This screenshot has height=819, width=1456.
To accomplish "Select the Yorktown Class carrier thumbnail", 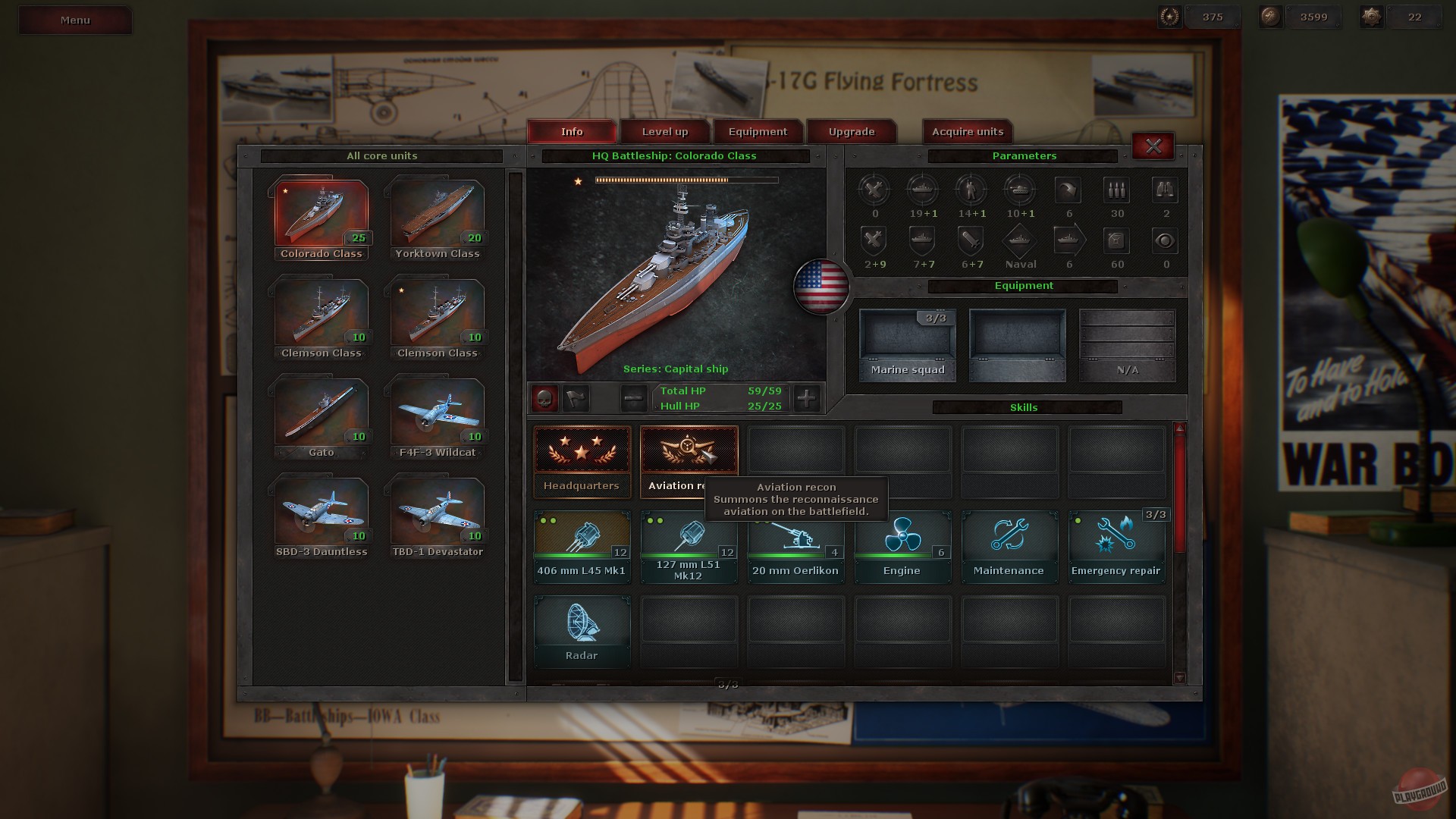I will [437, 212].
